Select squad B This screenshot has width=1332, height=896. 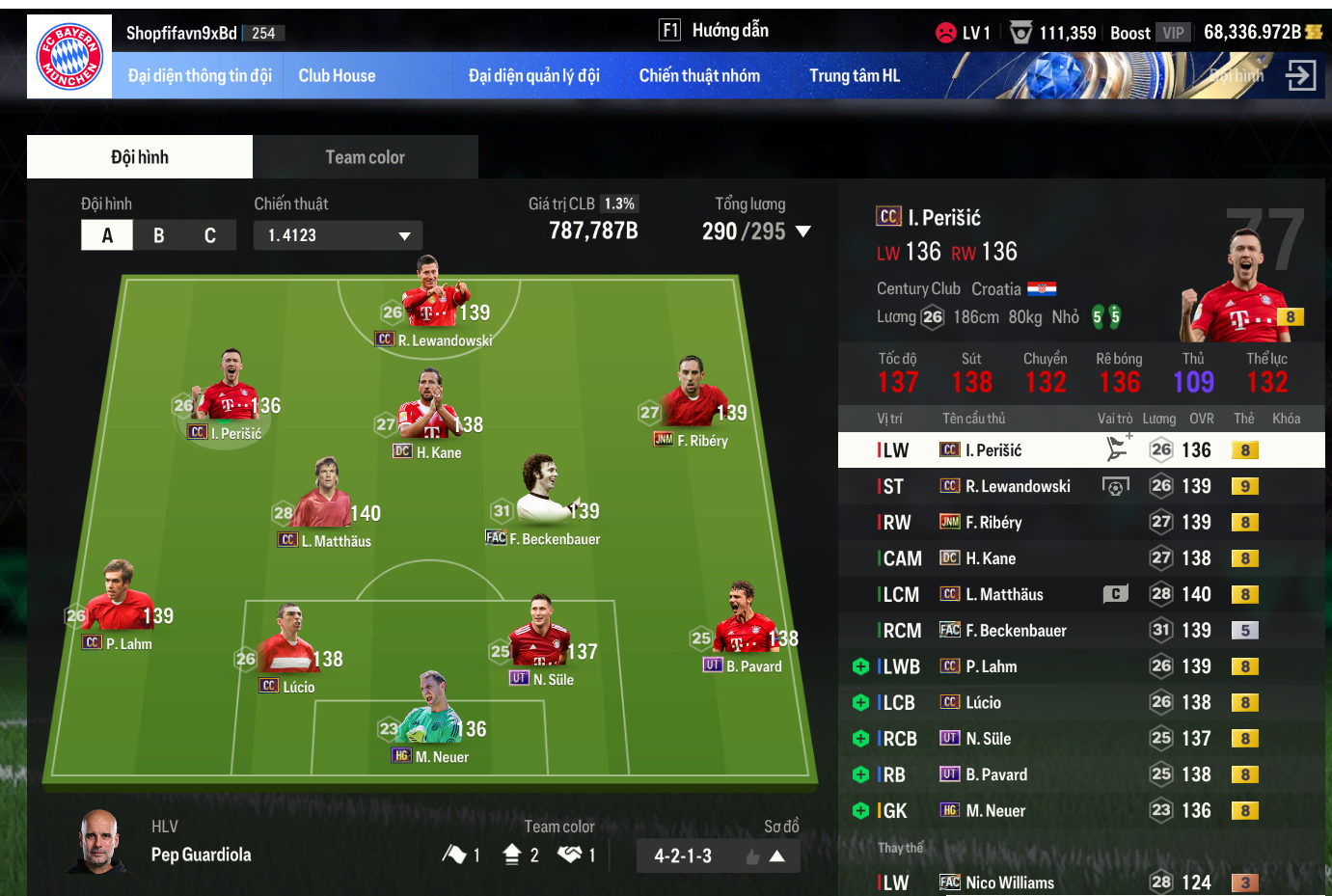[158, 235]
